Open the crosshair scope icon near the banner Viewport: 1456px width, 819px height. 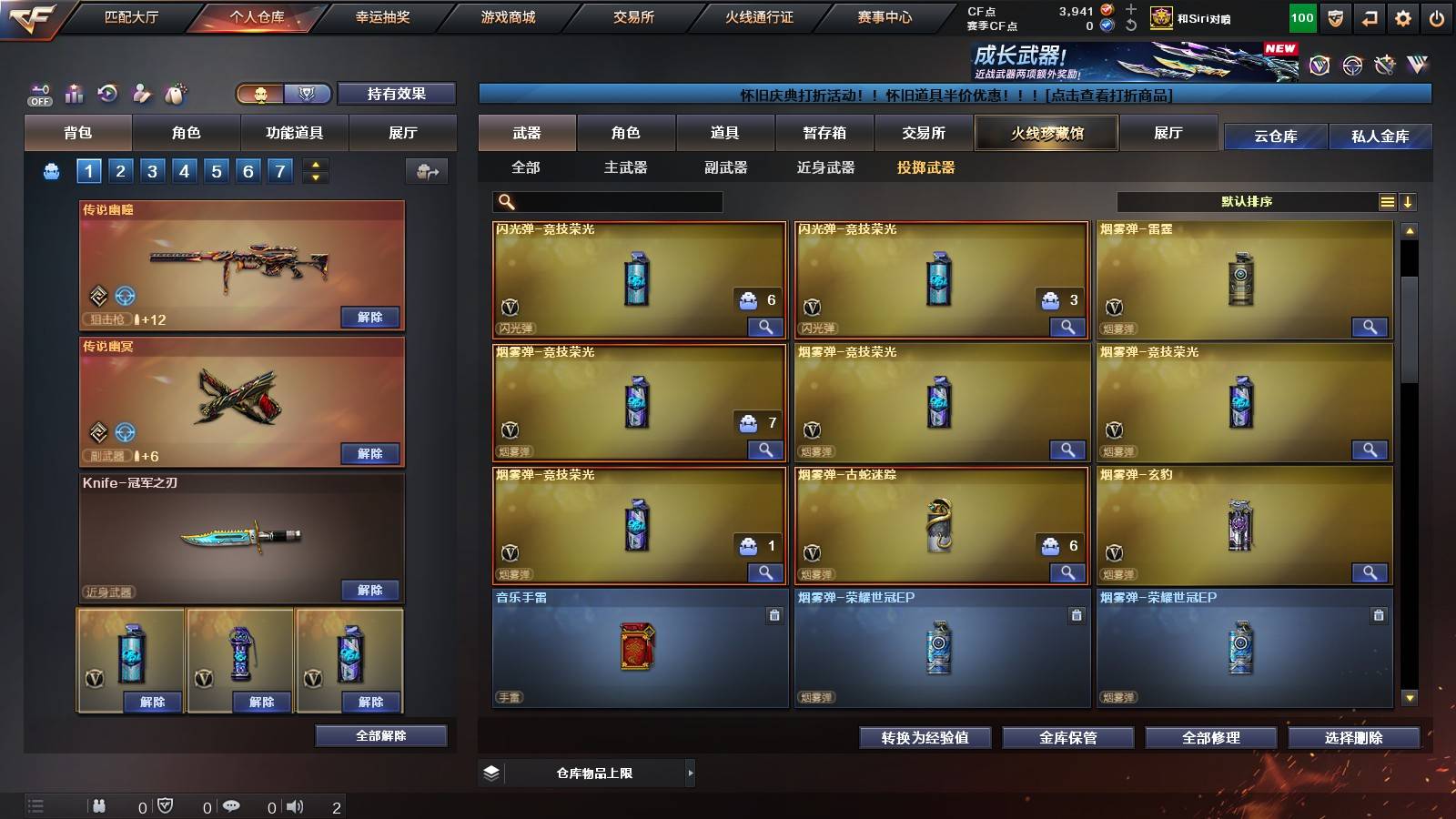1351,66
